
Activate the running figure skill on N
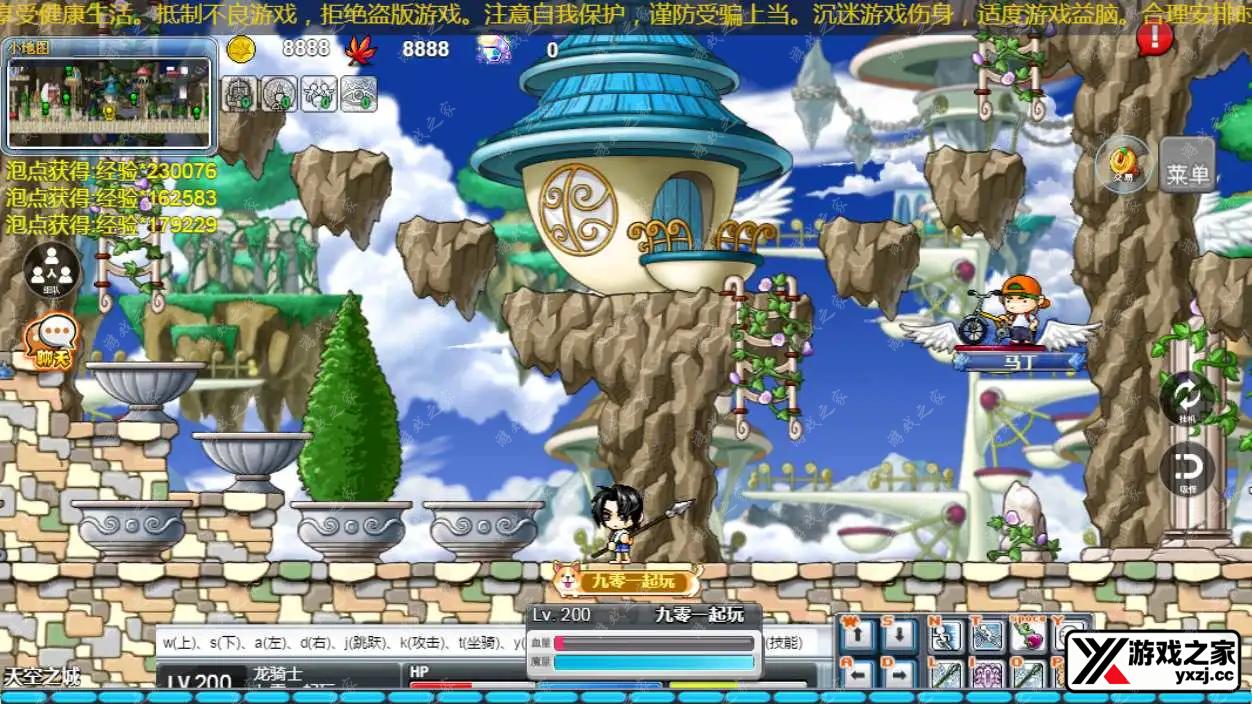tap(946, 635)
